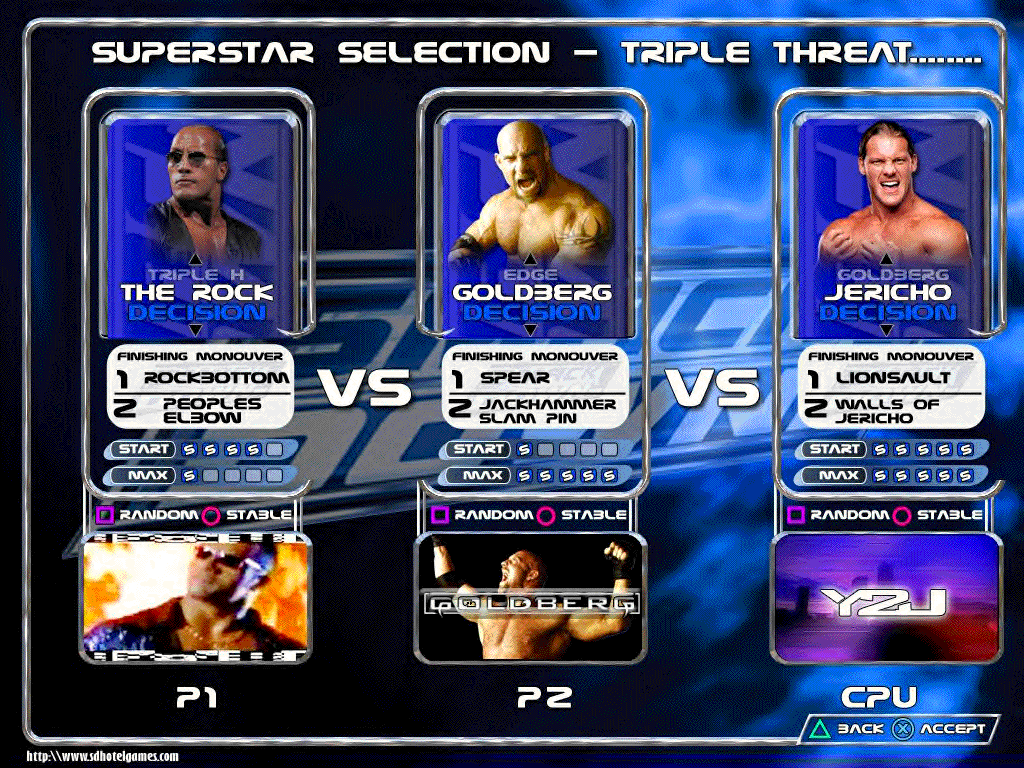The height and width of the screenshot is (768, 1024).
Task: Click the up arrow above Goldberg's name
Action: 531,257
